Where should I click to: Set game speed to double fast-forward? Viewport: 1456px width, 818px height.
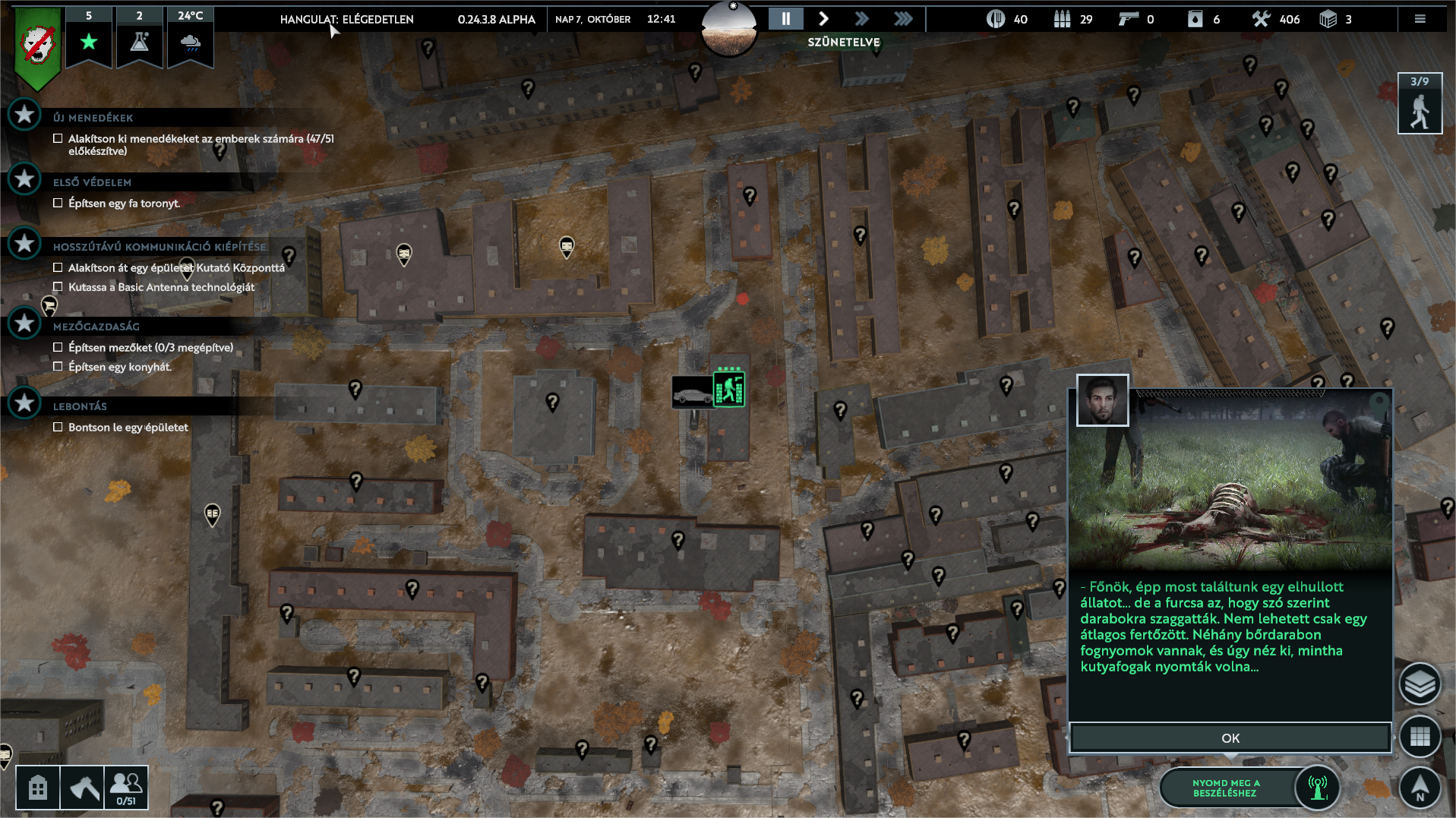tap(861, 19)
